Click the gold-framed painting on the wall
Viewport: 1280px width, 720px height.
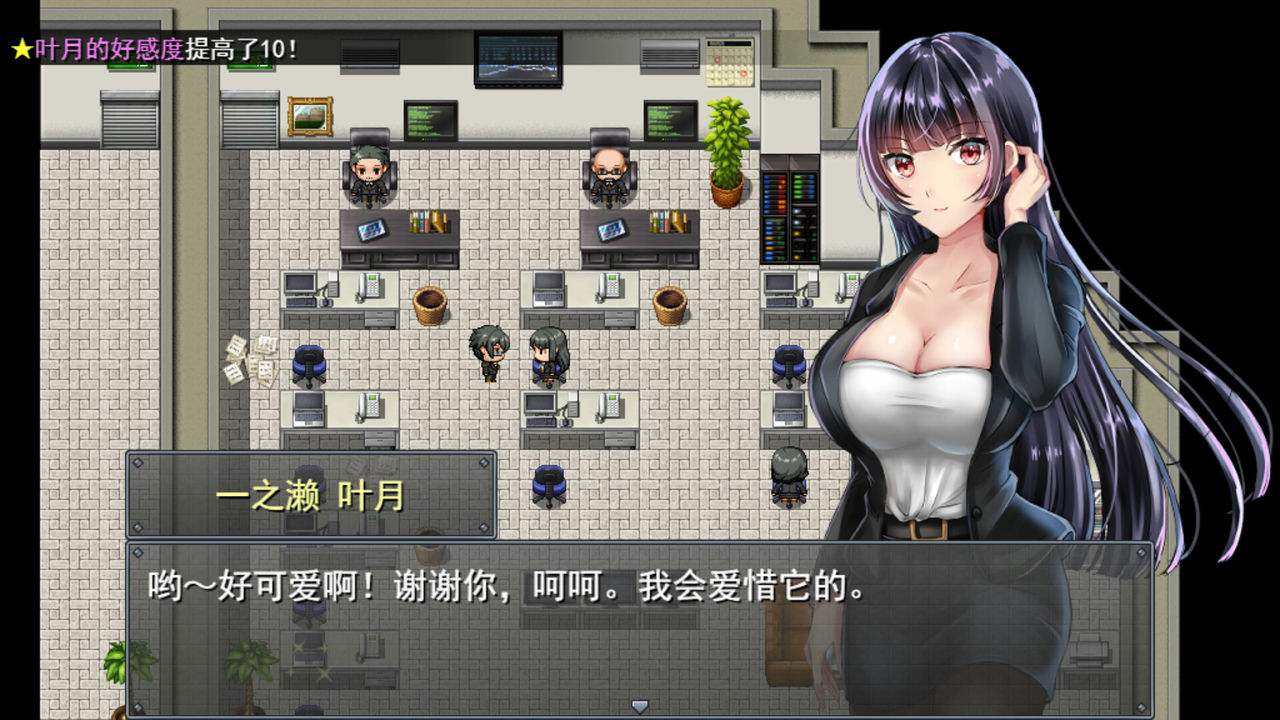[x=309, y=116]
